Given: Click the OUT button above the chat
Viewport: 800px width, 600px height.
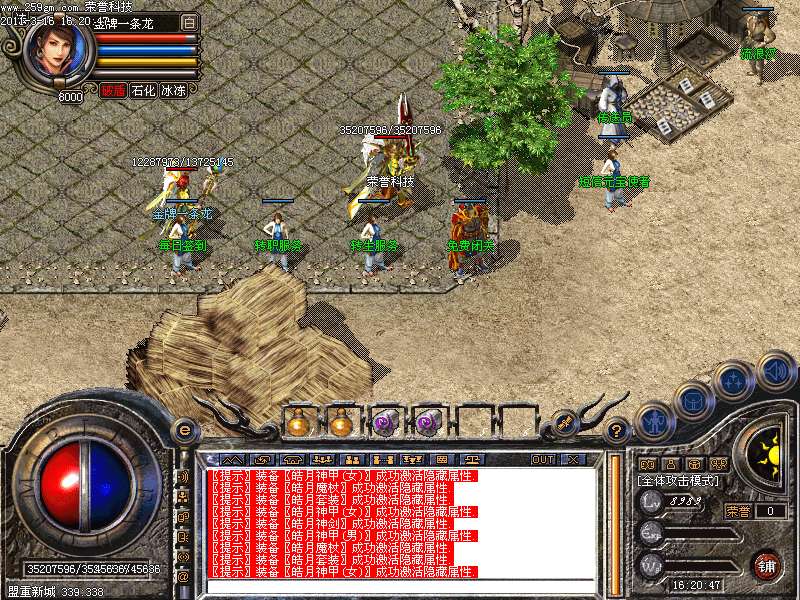Looking at the screenshot, I should click(543, 459).
